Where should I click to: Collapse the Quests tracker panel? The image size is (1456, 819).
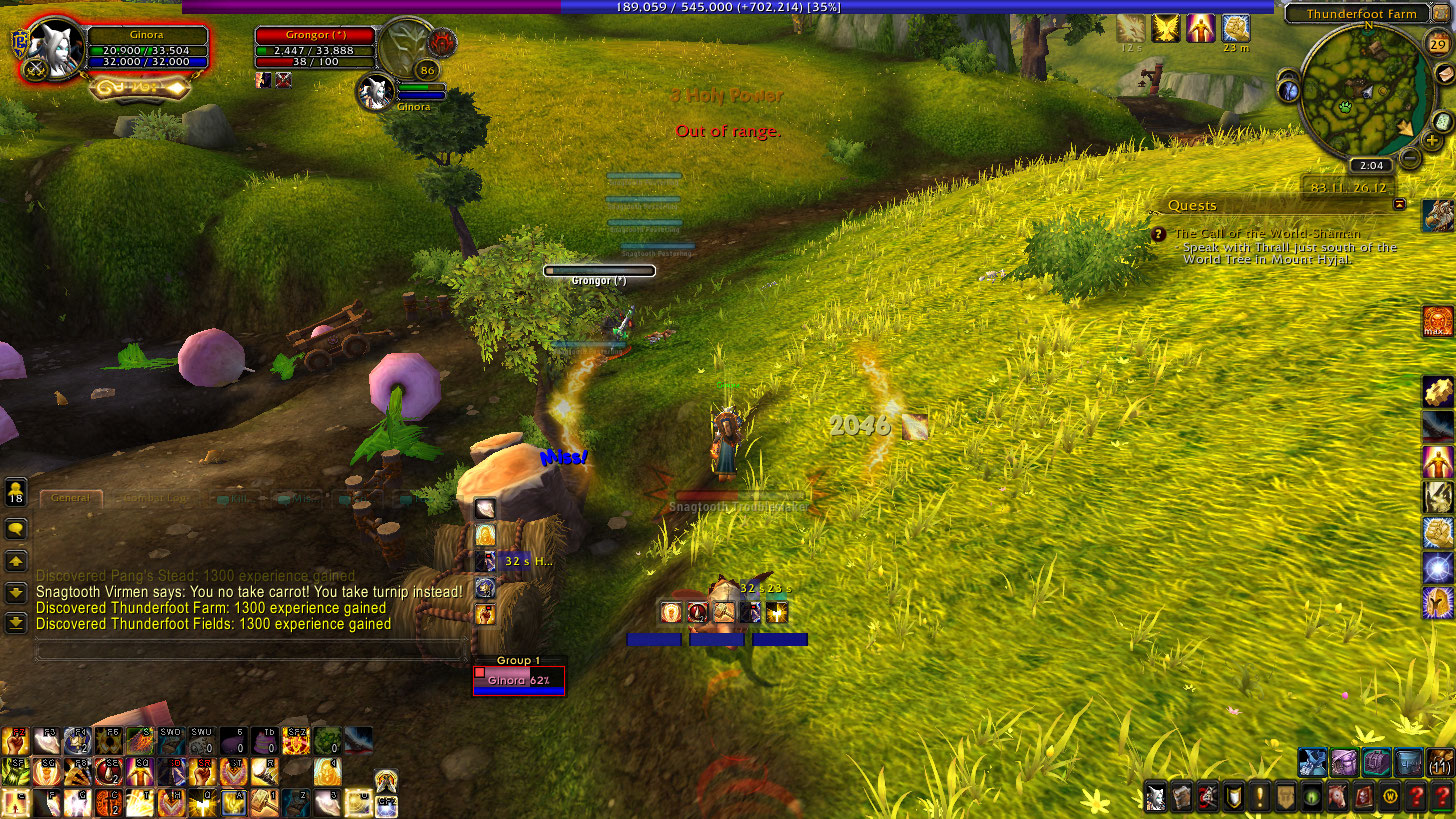coord(1399,204)
